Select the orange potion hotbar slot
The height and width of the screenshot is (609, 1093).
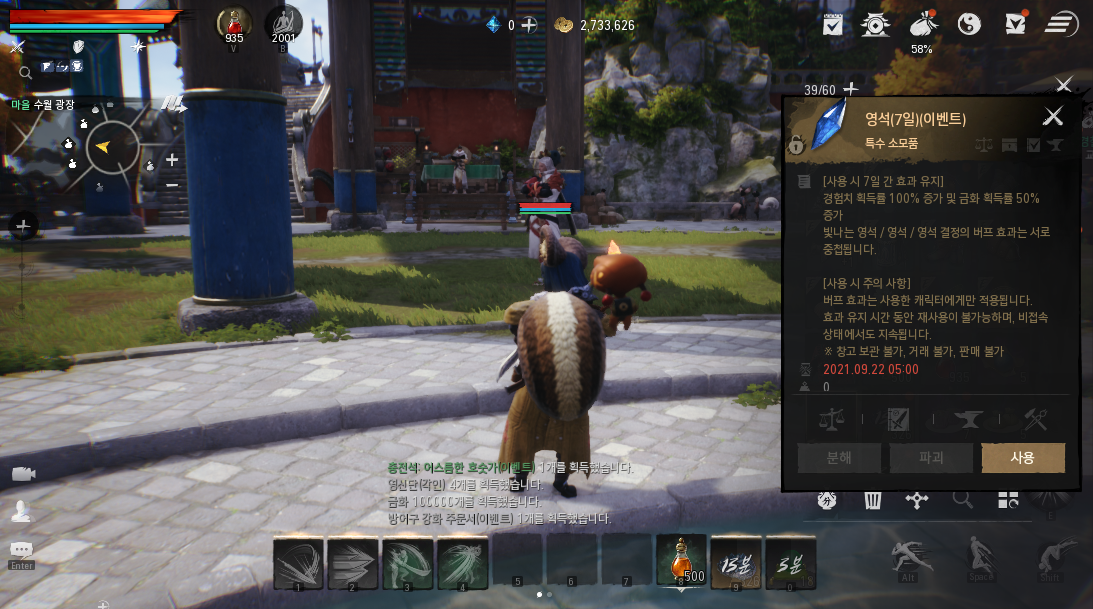pyautogui.click(x=681, y=560)
